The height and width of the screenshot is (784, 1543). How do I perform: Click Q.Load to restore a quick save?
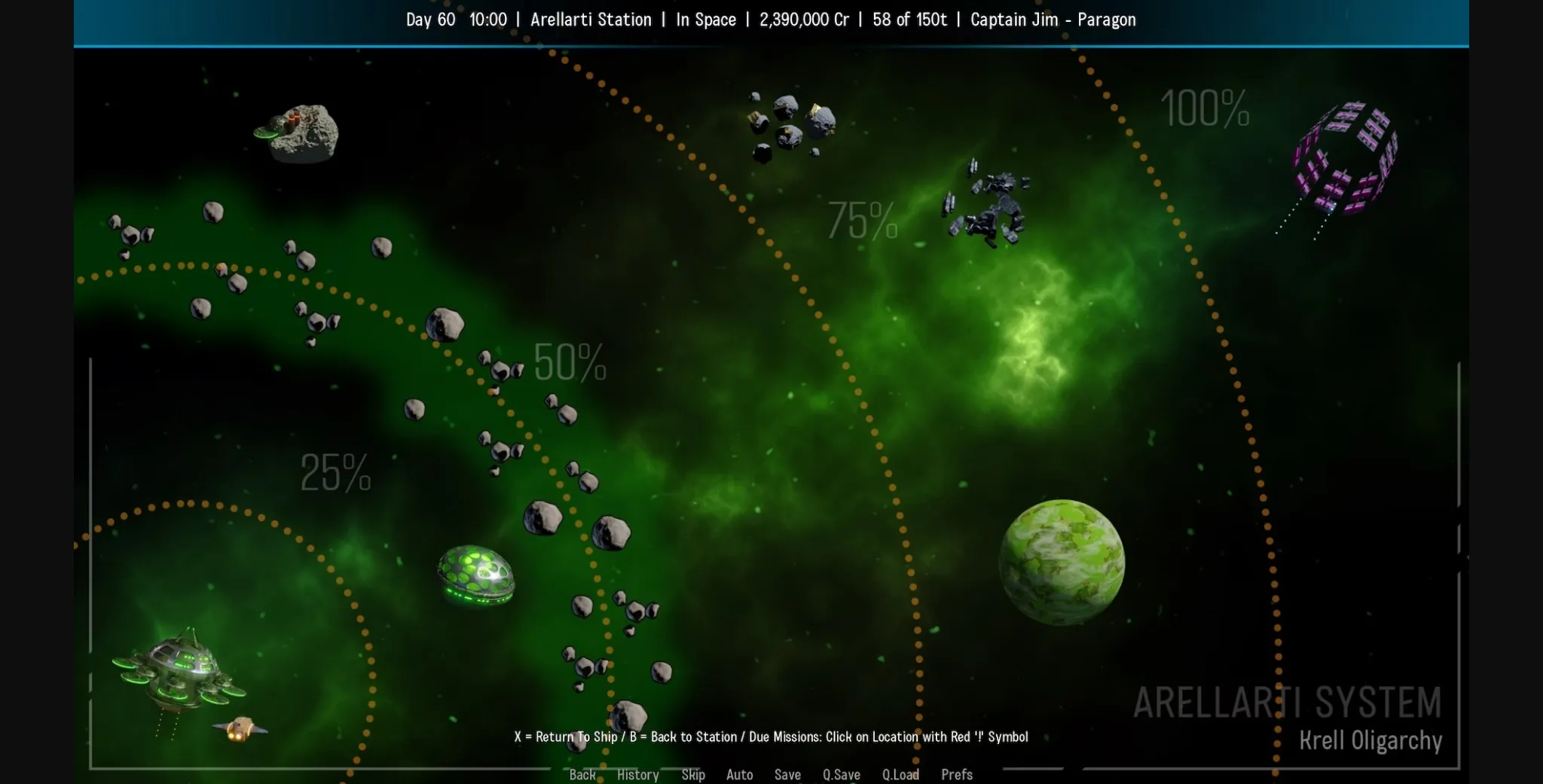coord(900,774)
